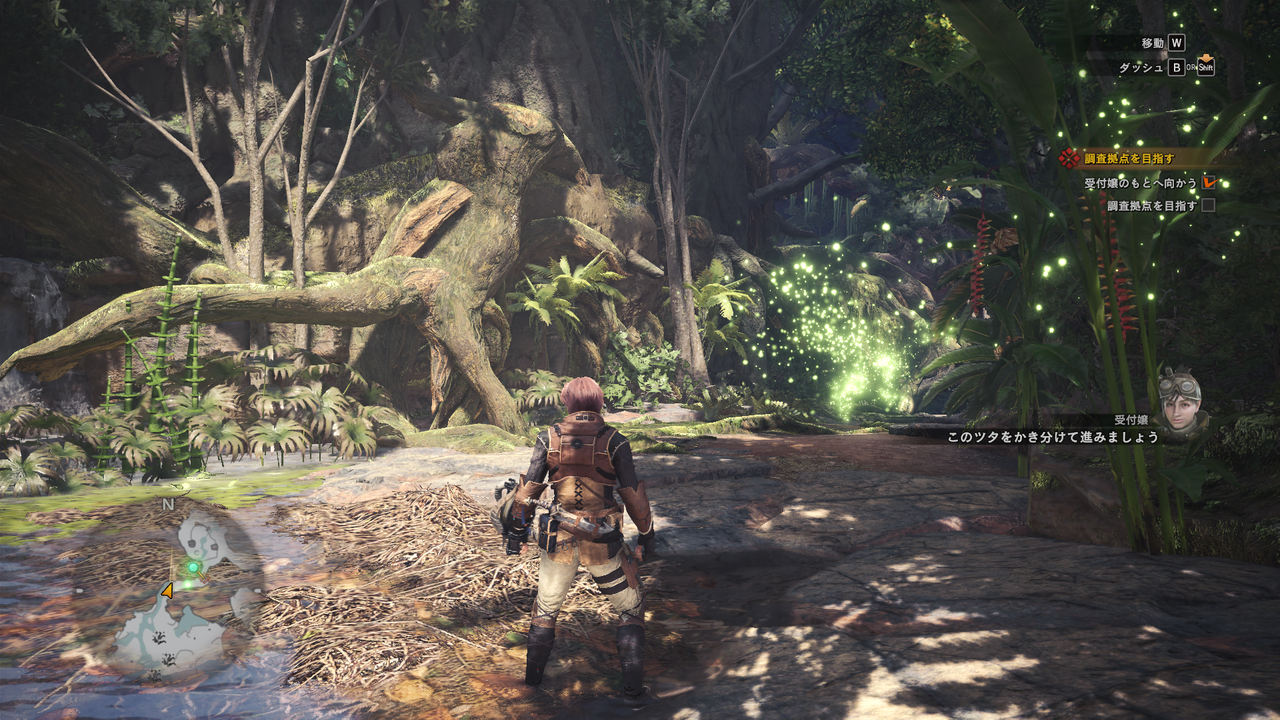Viewport: 1280px width, 720px height.
Task: Click the empty box beside 調査拠点を目指す objective
Action: pos(1208,205)
